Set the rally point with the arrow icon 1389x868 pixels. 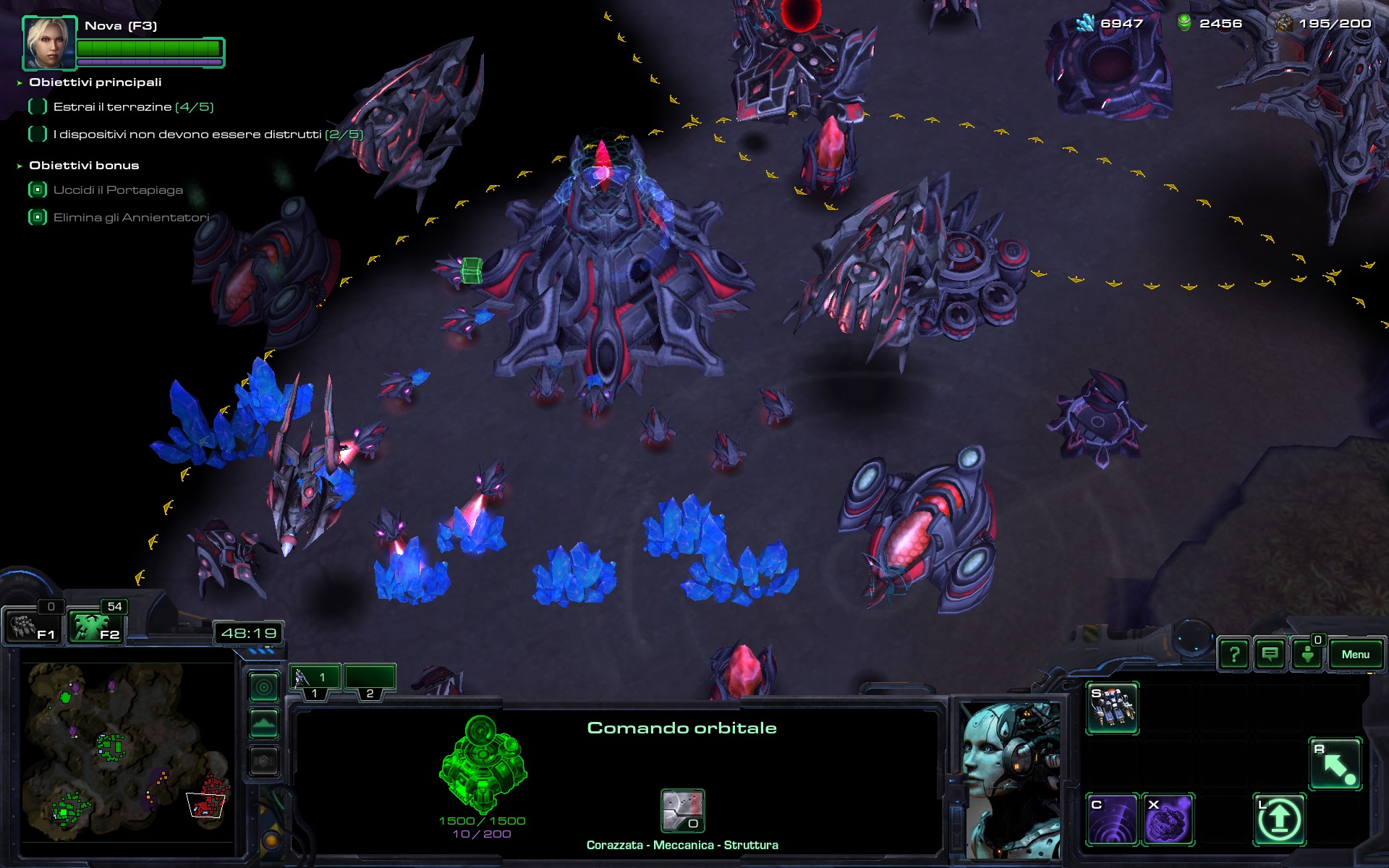pos(1335,764)
